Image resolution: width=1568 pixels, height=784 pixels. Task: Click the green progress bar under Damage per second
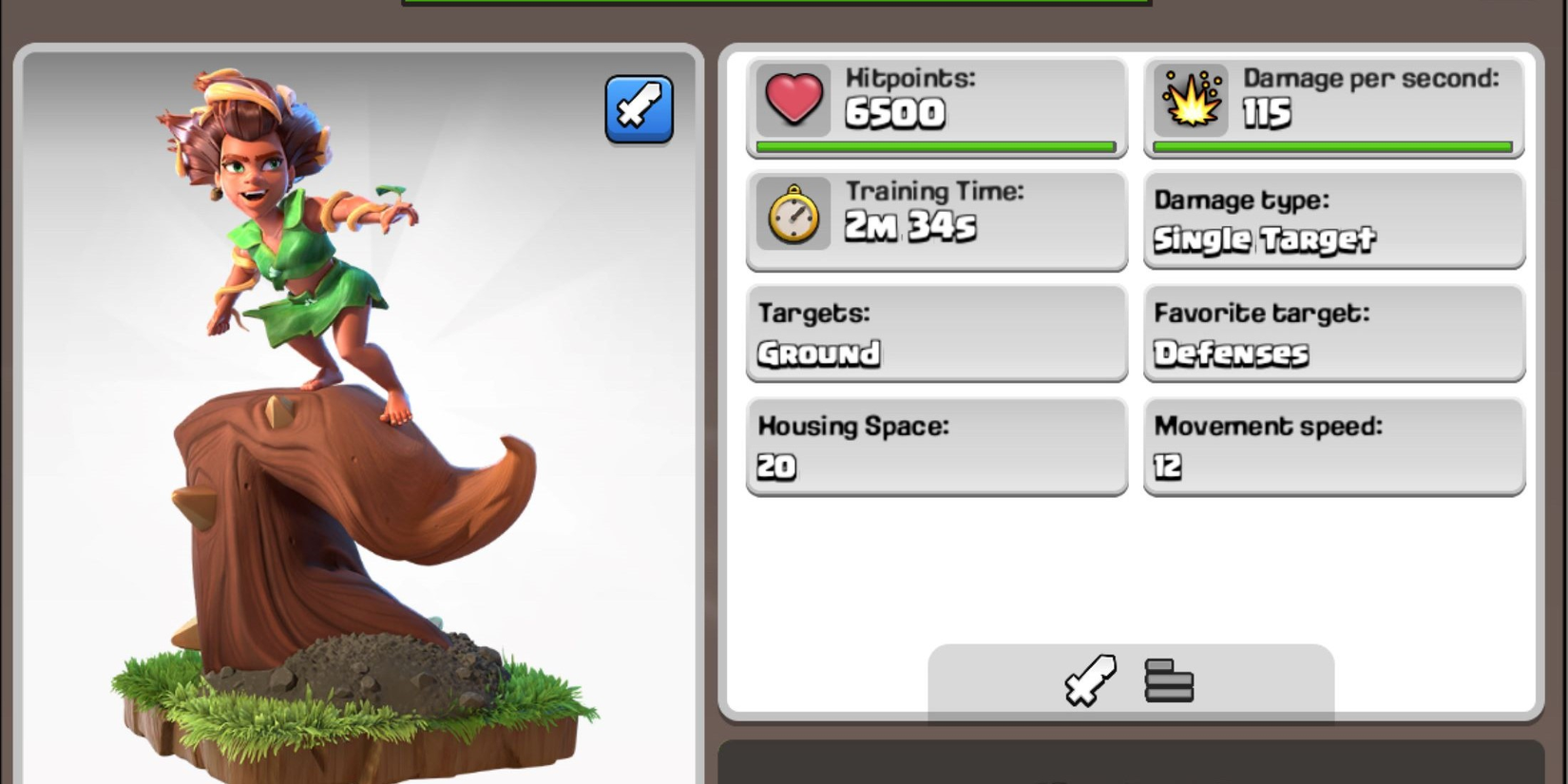tap(1330, 147)
